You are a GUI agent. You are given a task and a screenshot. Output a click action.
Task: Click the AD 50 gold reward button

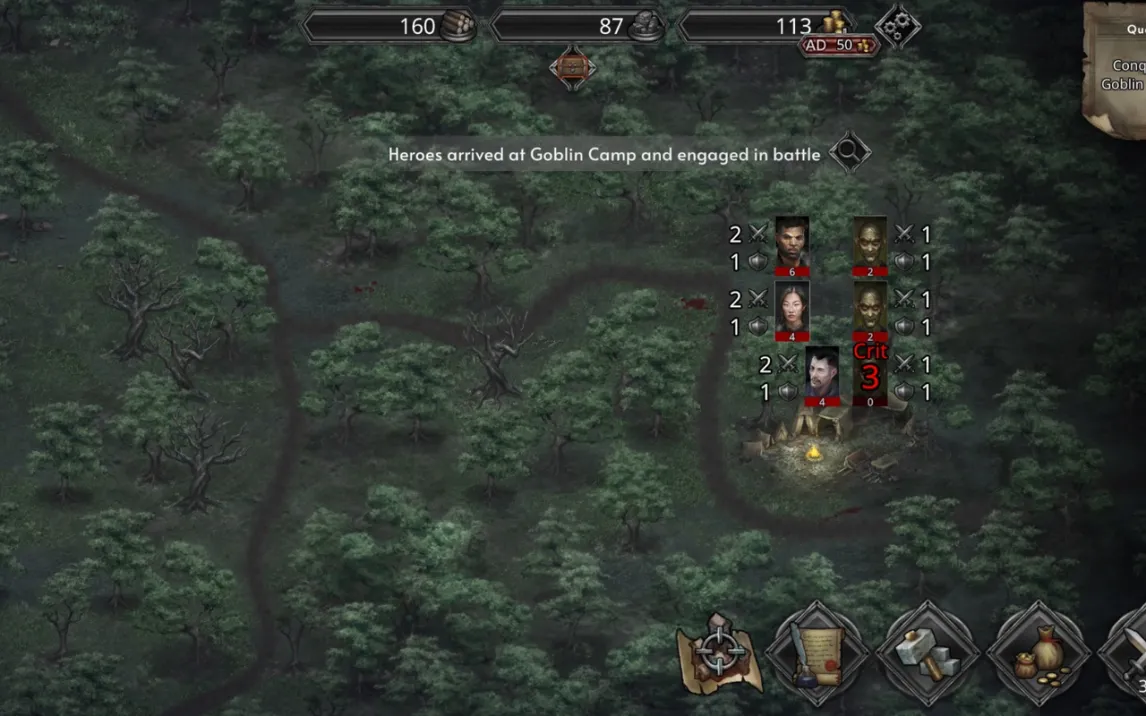coord(838,46)
